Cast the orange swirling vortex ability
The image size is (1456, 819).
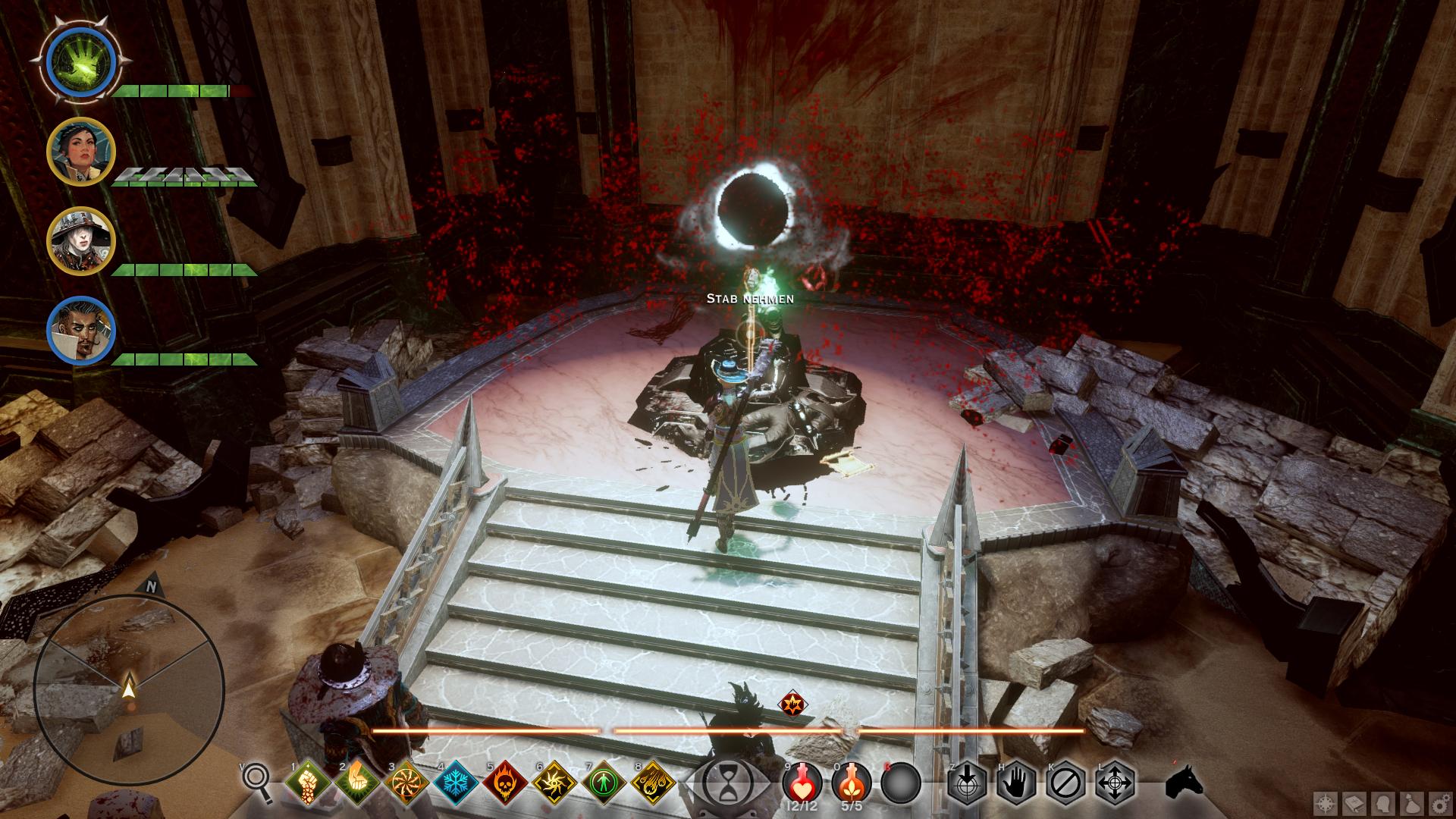click(406, 783)
